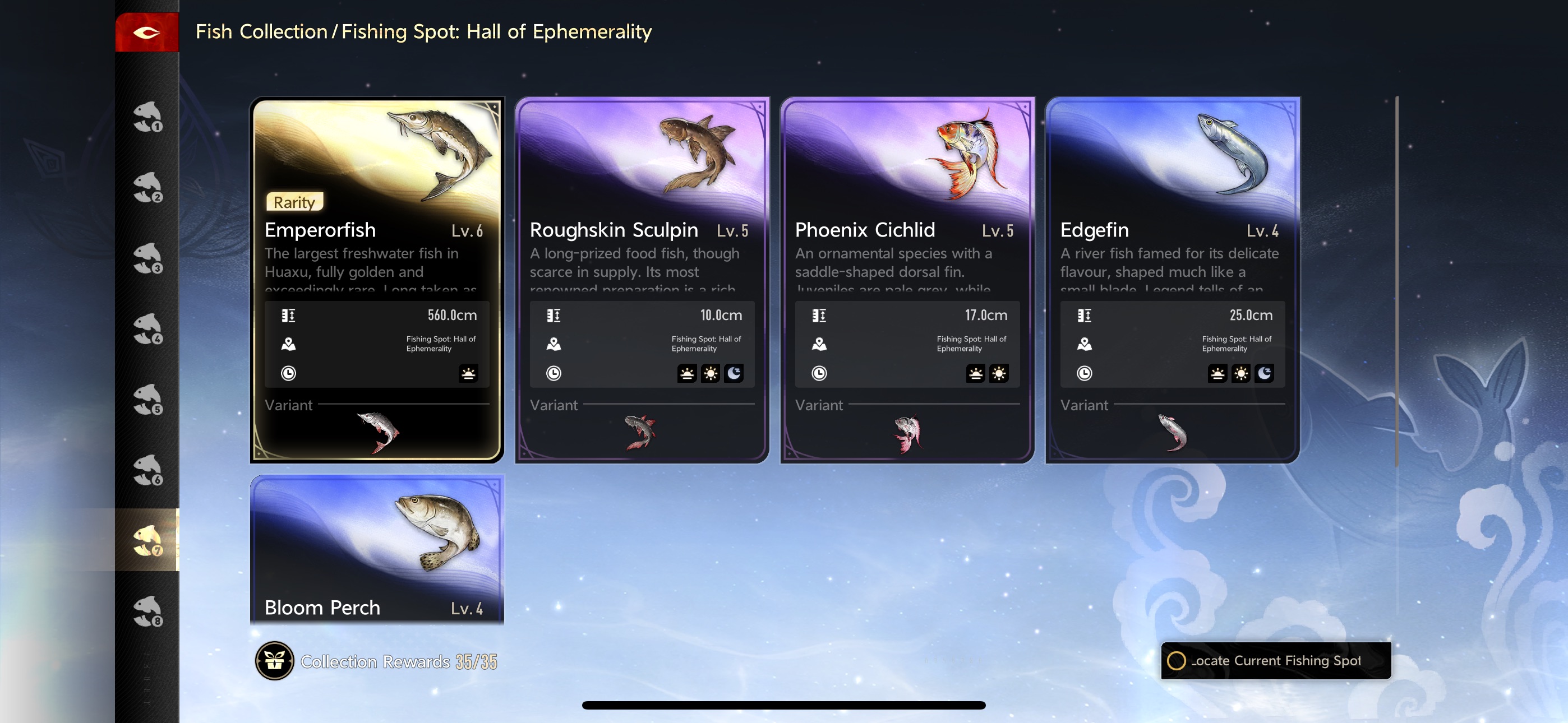Click the fish list scrollbar
This screenshot has width=1568, height=723.
pyautogui.click(x=1396, y=280)
